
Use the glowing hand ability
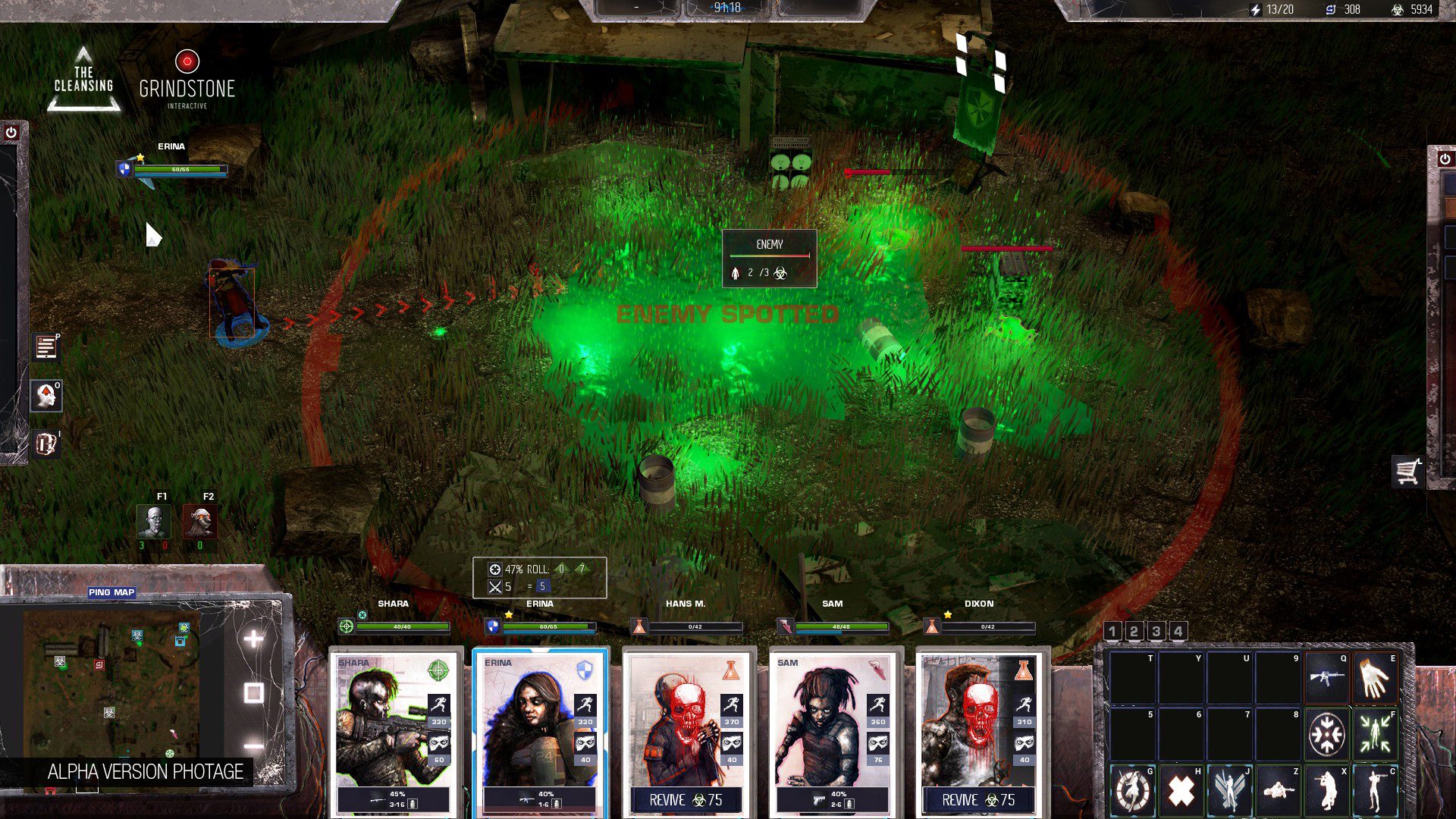1375,676
